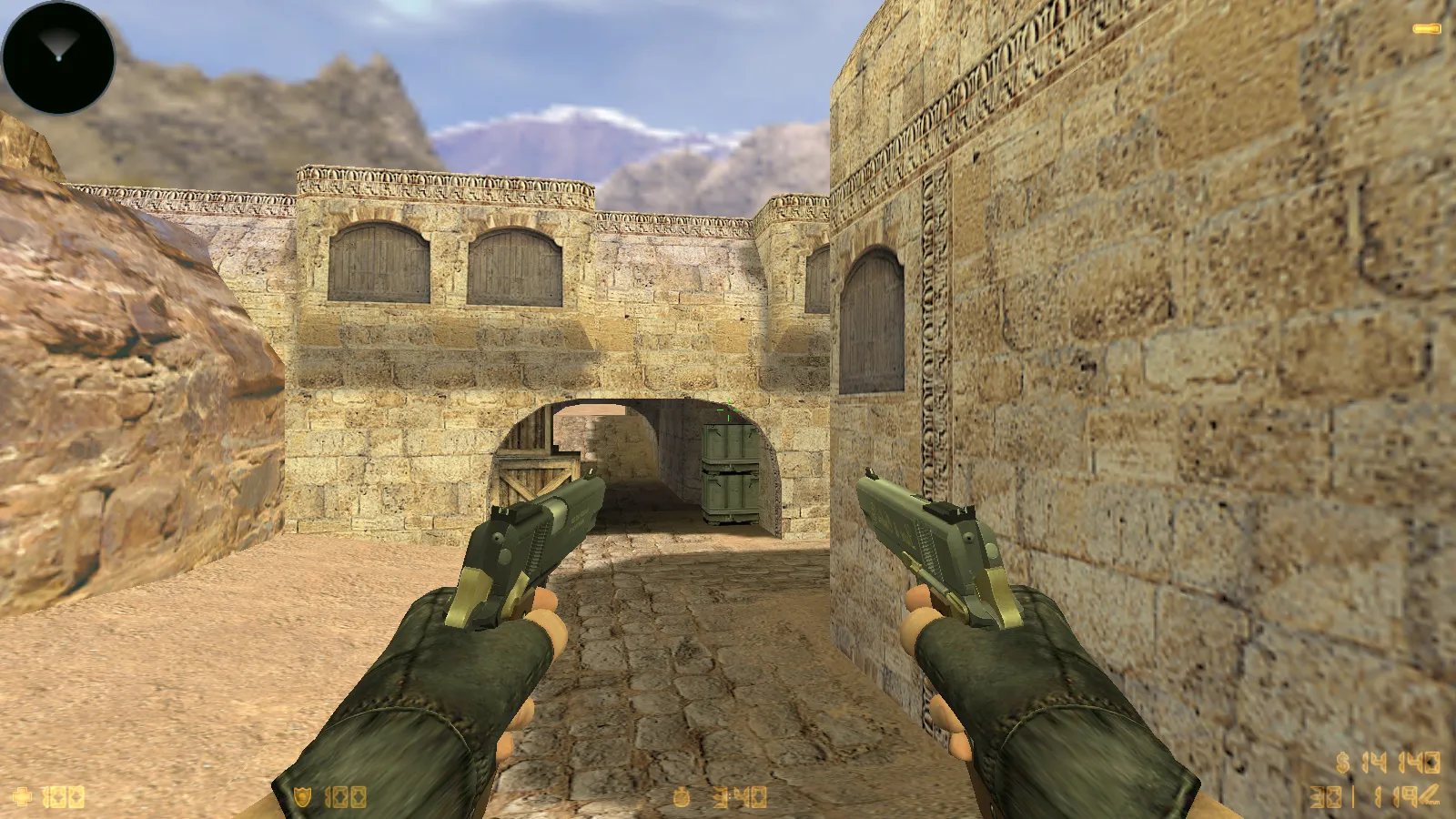The width and height of the screenshot is (1456, 819).
Task: Select the orange bullet icon
Action: pos(1426,29)
